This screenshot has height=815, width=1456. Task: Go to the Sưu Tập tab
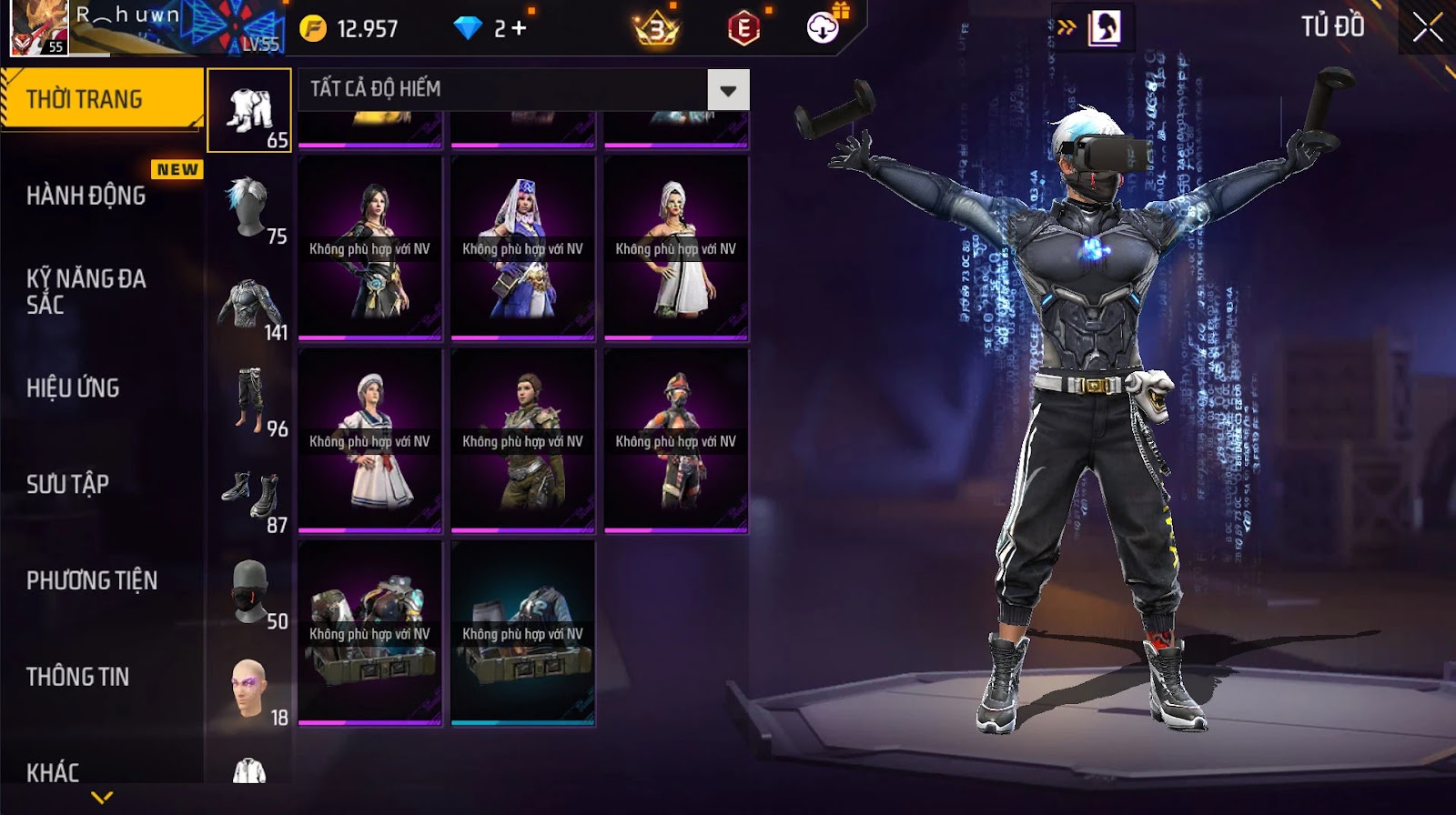click(68, 484)
